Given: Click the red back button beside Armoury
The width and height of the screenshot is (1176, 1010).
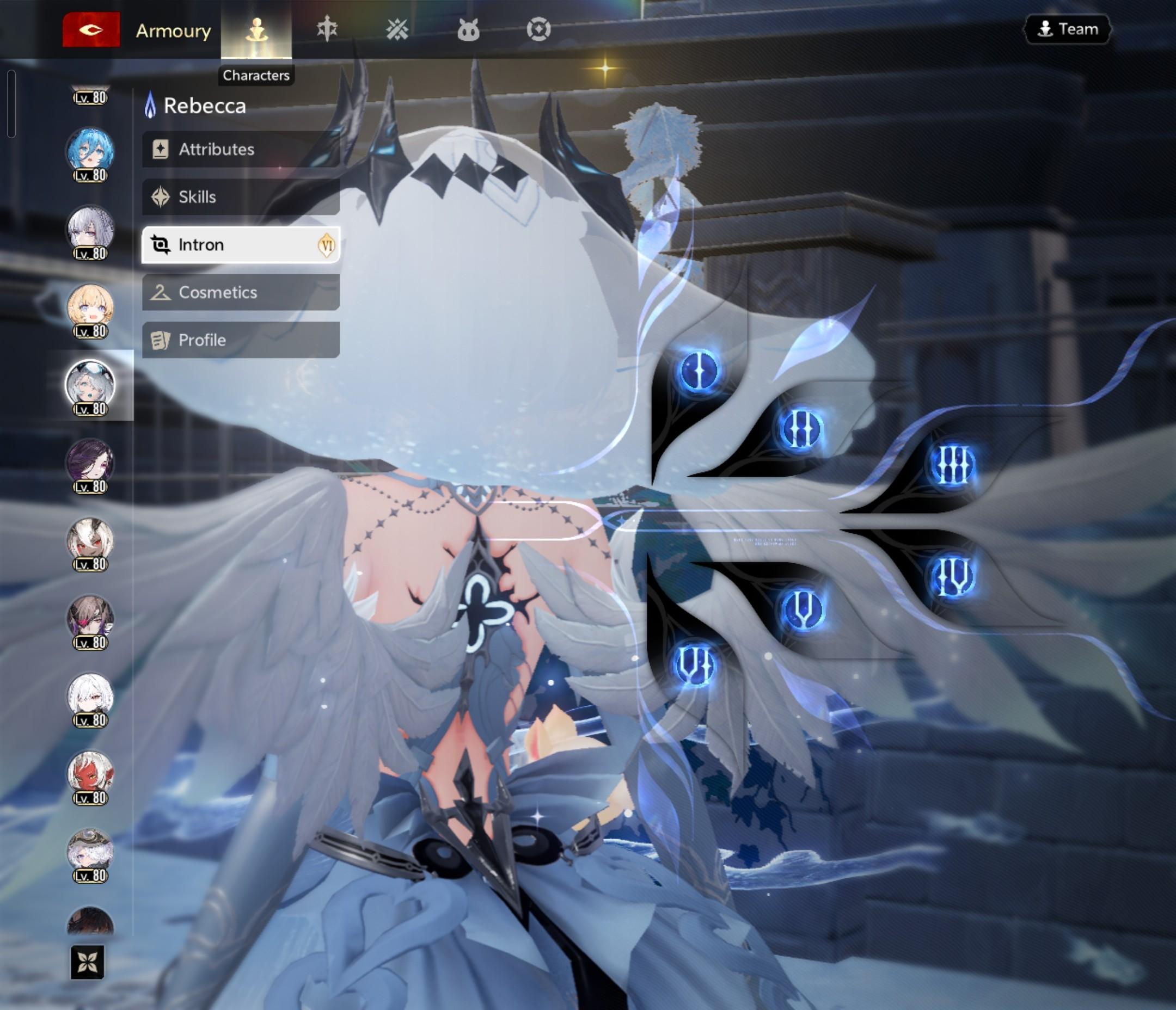Looking at the screenshot, I should 91,29.
